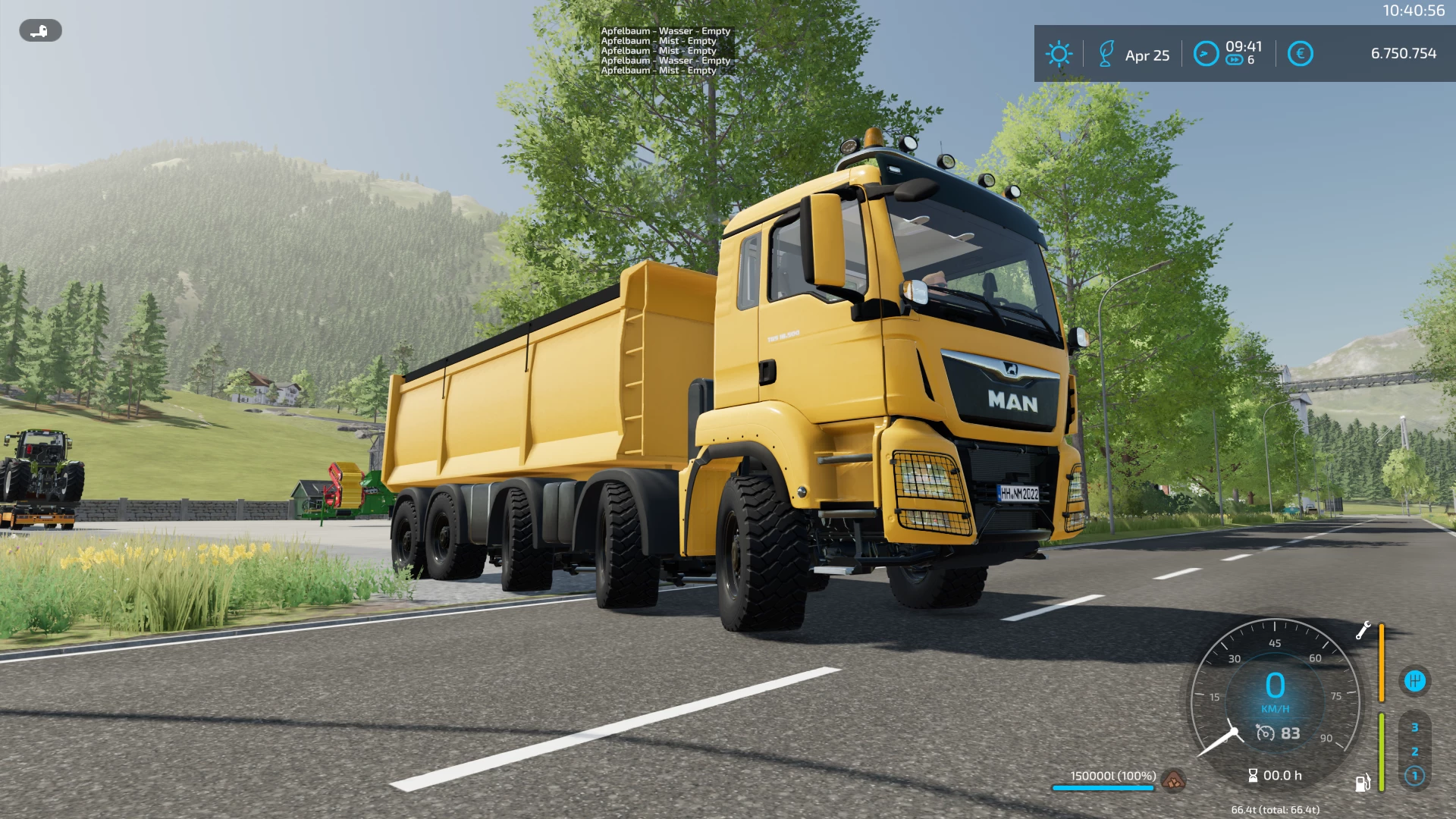Click the money balance 6.750.754
The image size is (1456, 819).
pyautogui.click(x=1403, y=54)
